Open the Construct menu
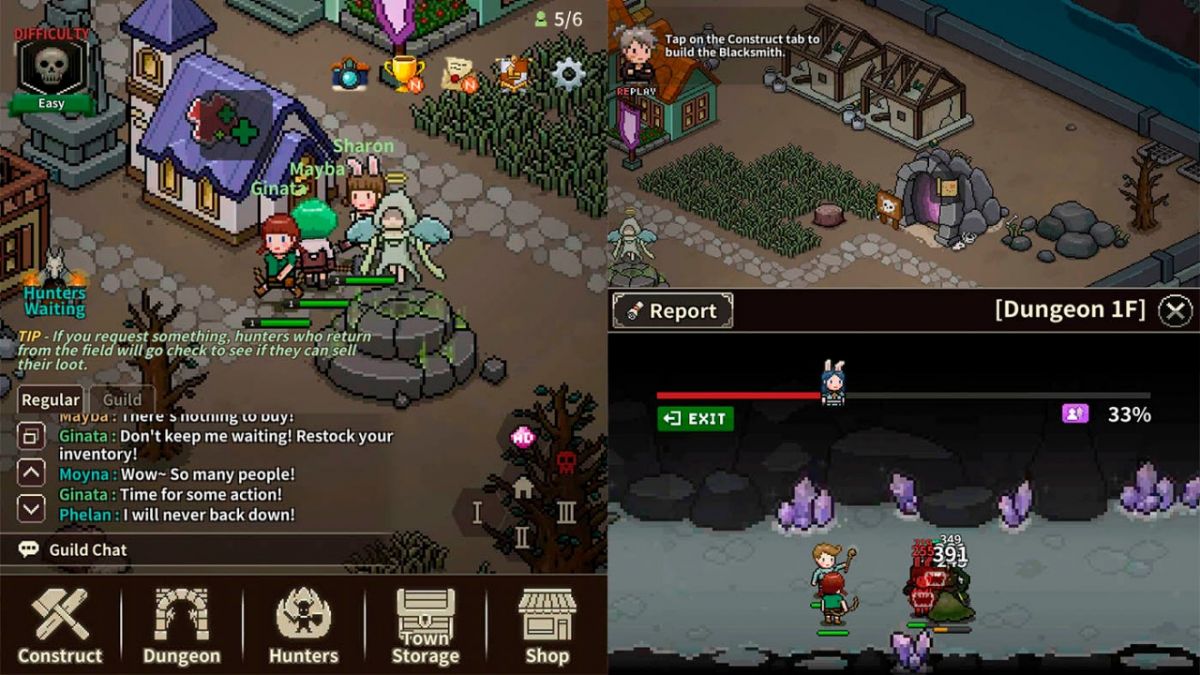 (60, 626)
